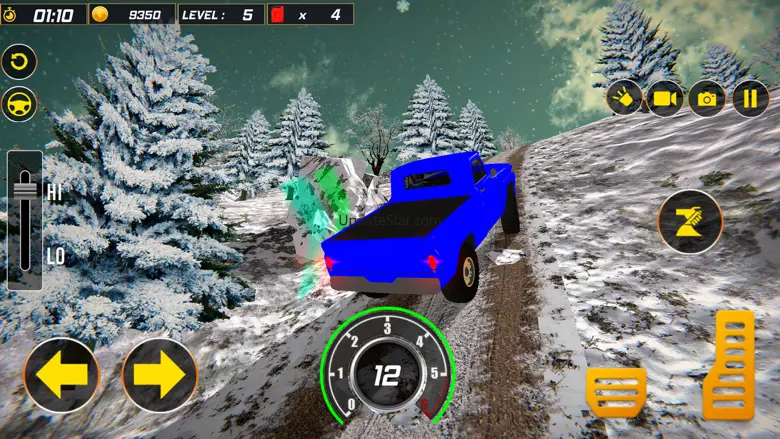The image size is (780, 439).
Task: Activate the tow hook winch button
Action: [689, 220]
